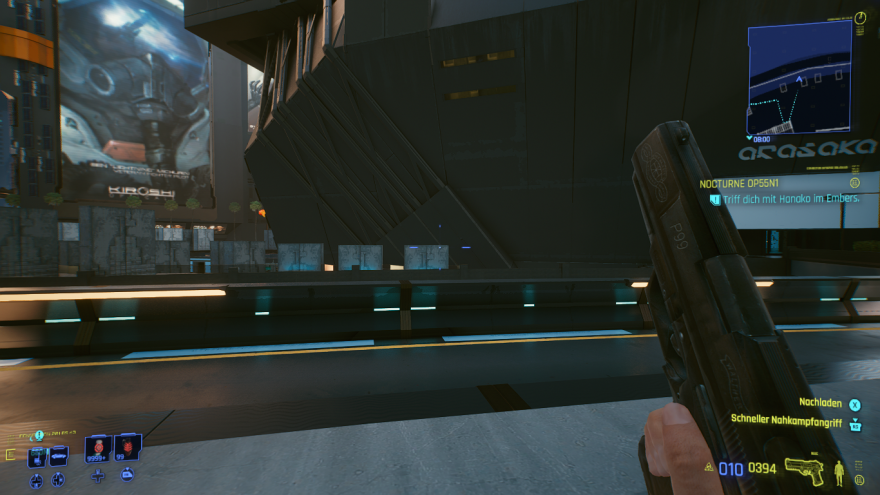Use the red healing inhaler slot
This screenshot has height=495, width=880.
coord(98,450)
